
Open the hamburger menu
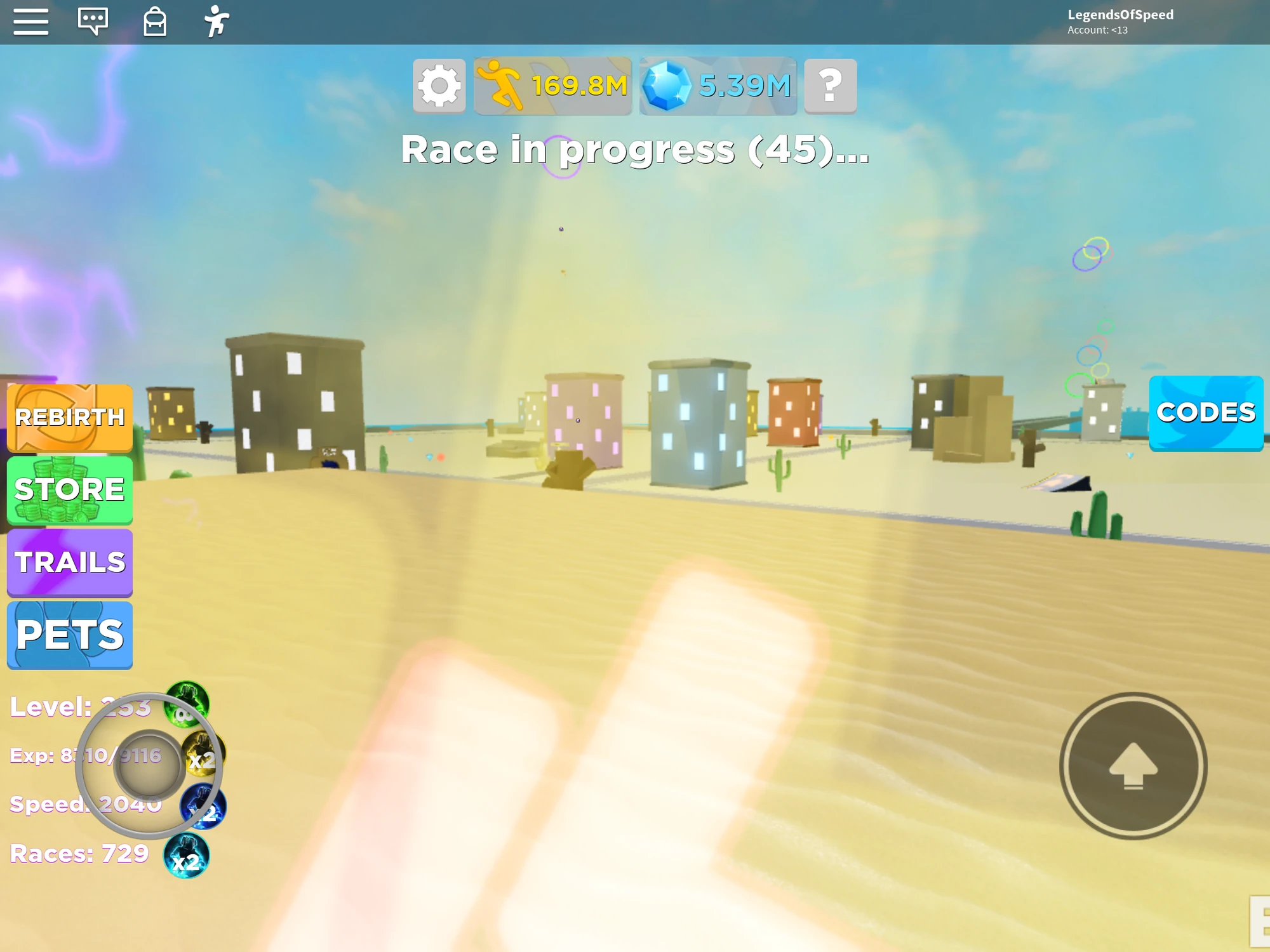30,21
